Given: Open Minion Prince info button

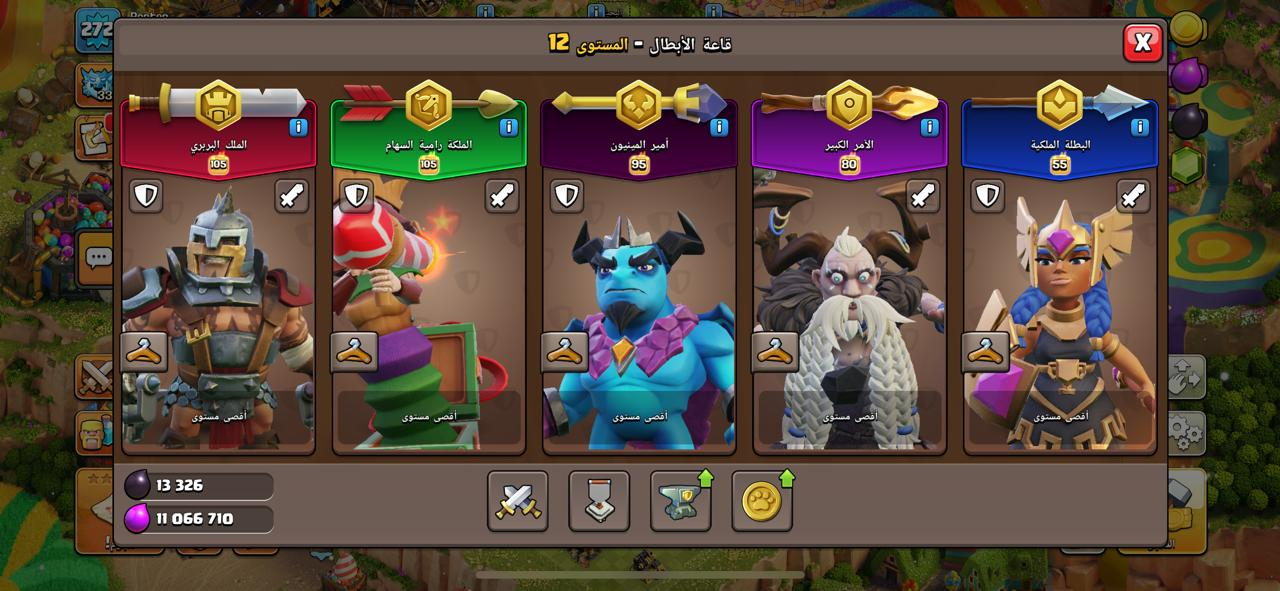Looking at the screenshot, I should click(719, 127).
